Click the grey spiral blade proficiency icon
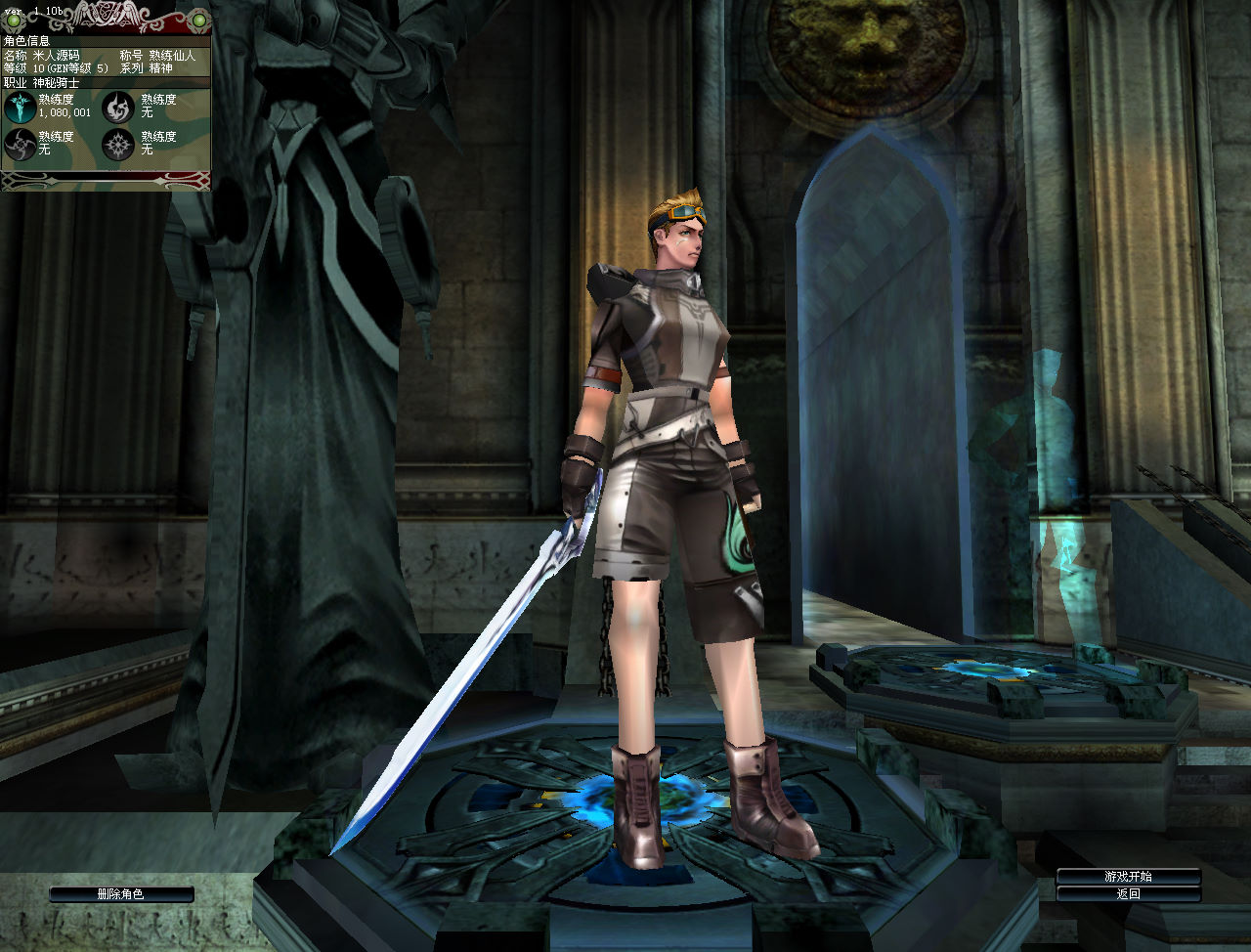1251x952 pixels. tap(19, 145)
